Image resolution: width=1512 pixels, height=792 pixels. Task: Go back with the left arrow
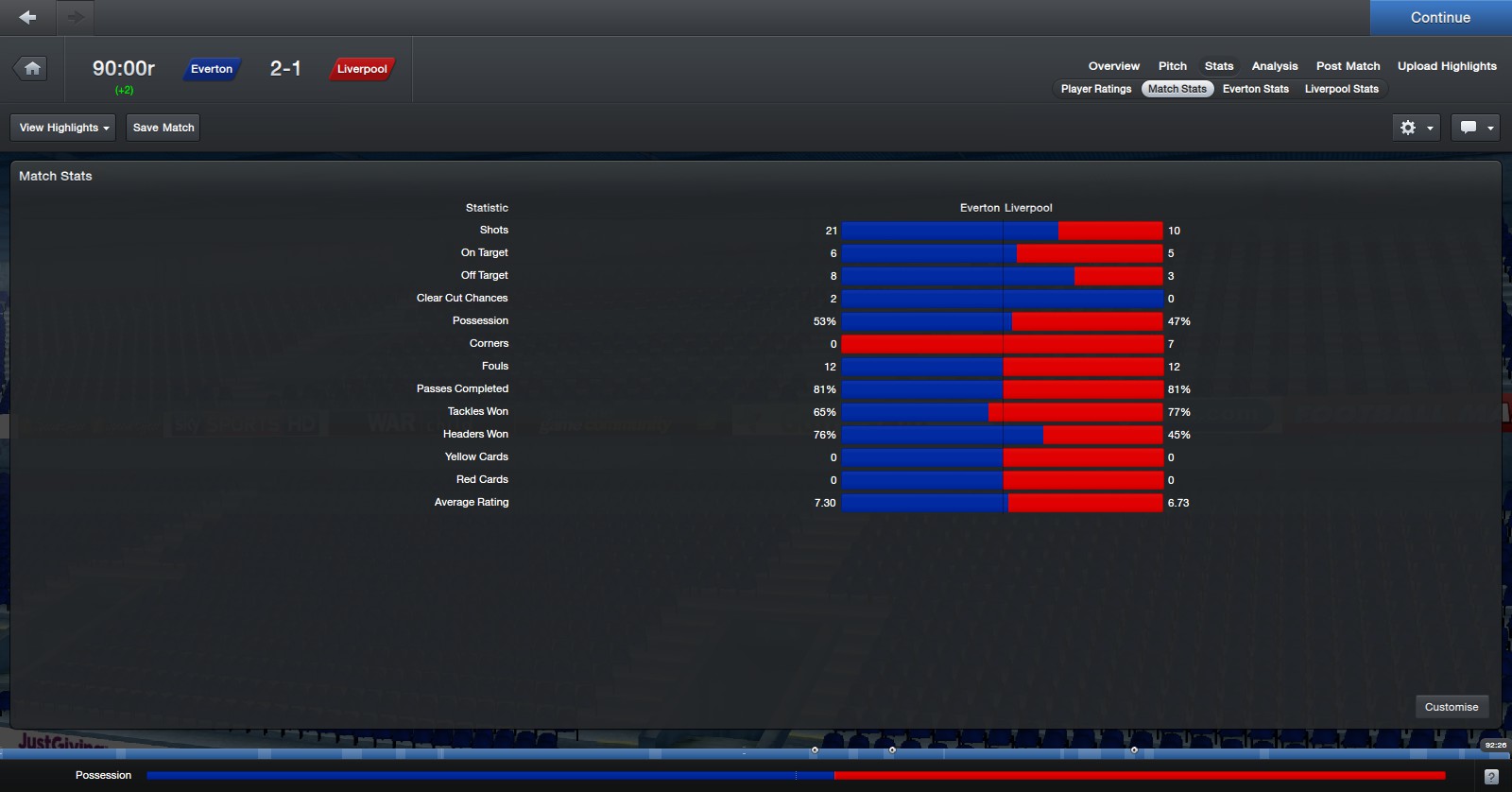click(x=28, y=17)
